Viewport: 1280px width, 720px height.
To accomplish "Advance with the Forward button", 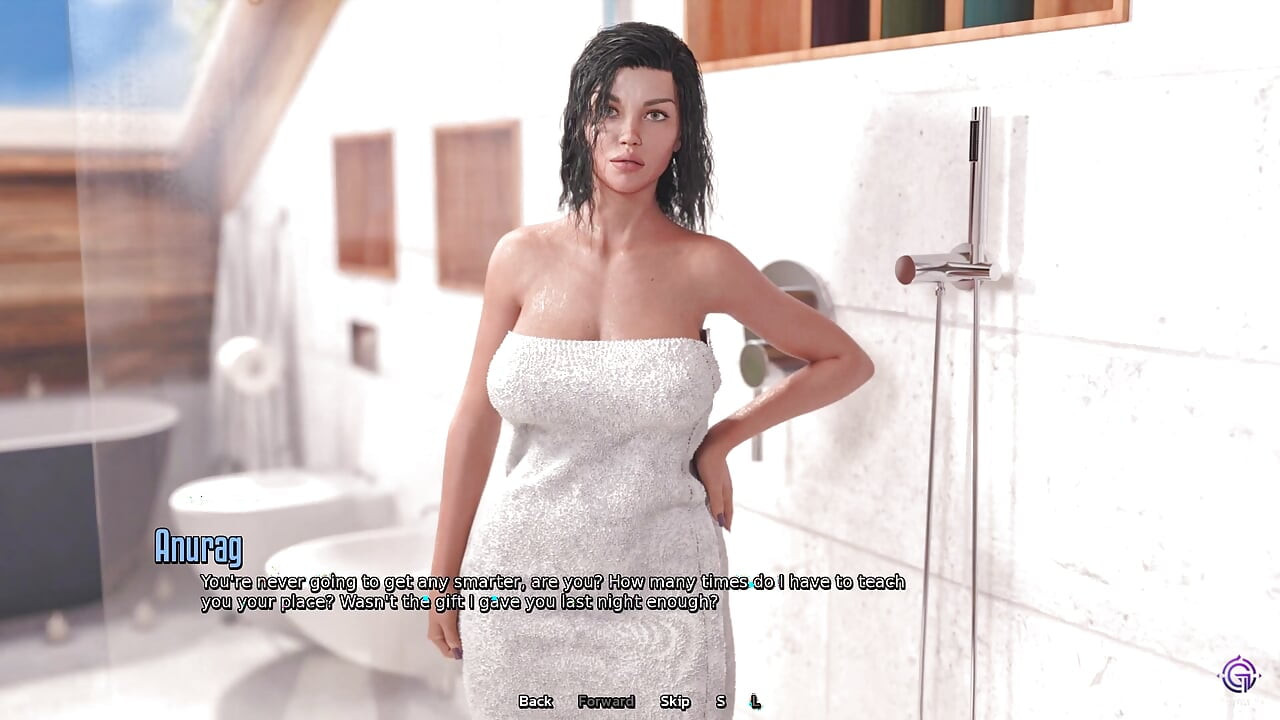I will point(606,702).
